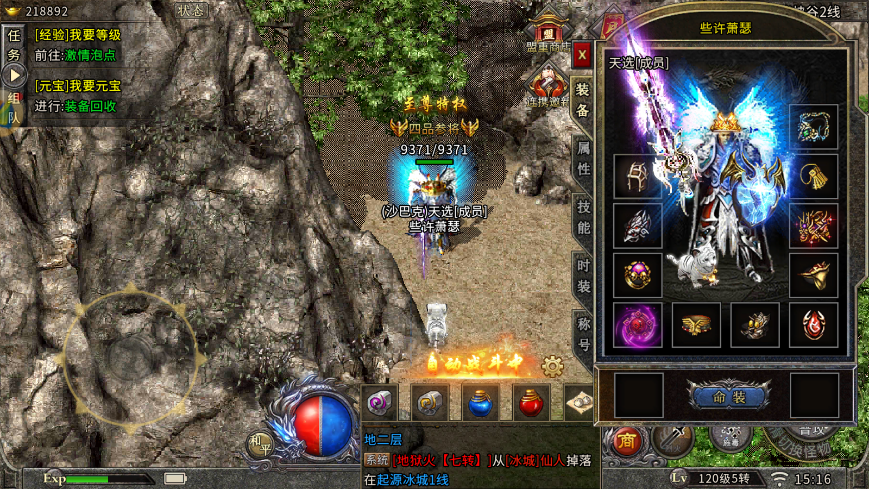The image size is (869, 489).
Task: Open the 商 shop button
Action: pos(627,441)
